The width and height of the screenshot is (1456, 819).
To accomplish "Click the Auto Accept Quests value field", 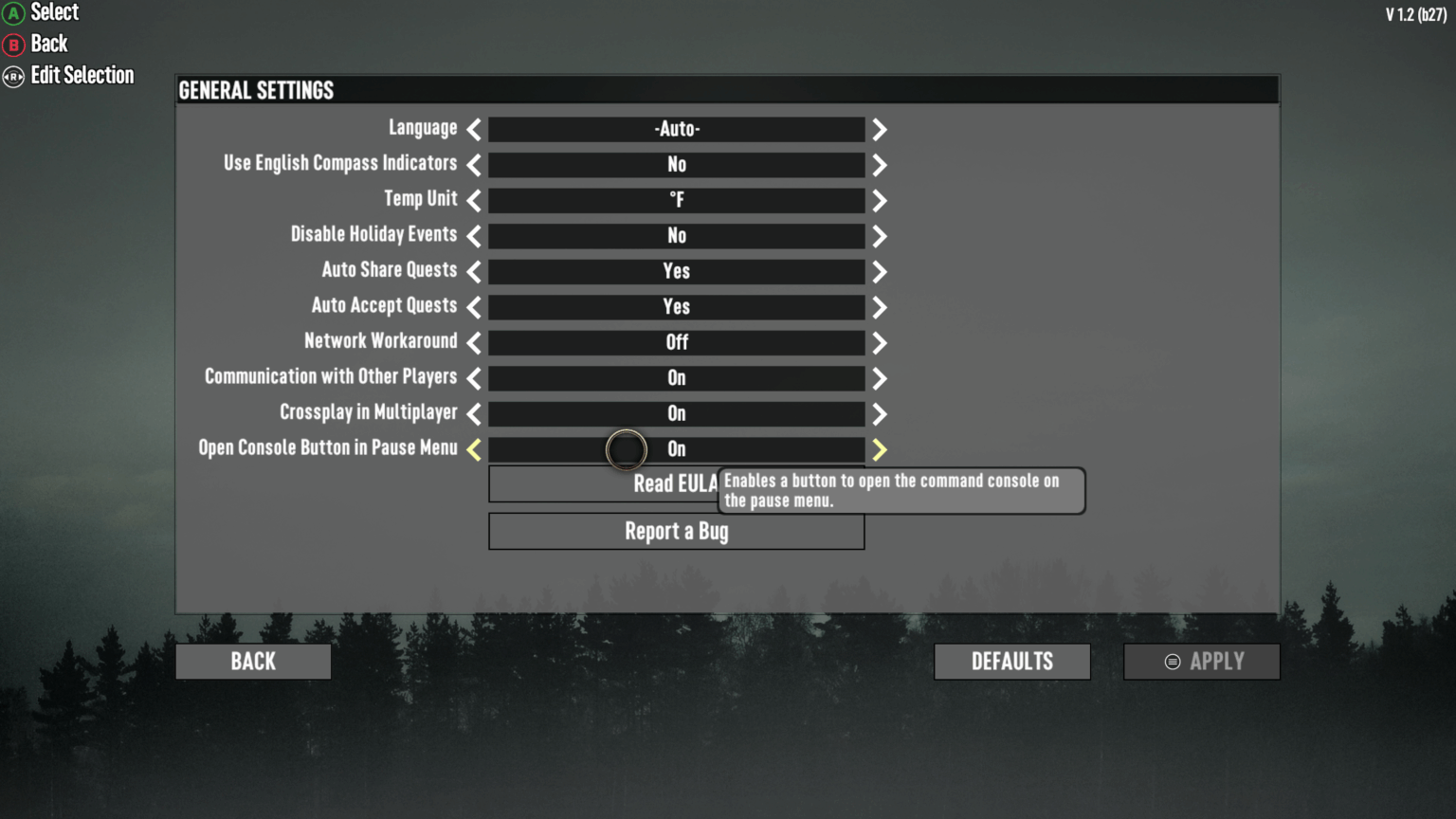I will pos(676,306).
